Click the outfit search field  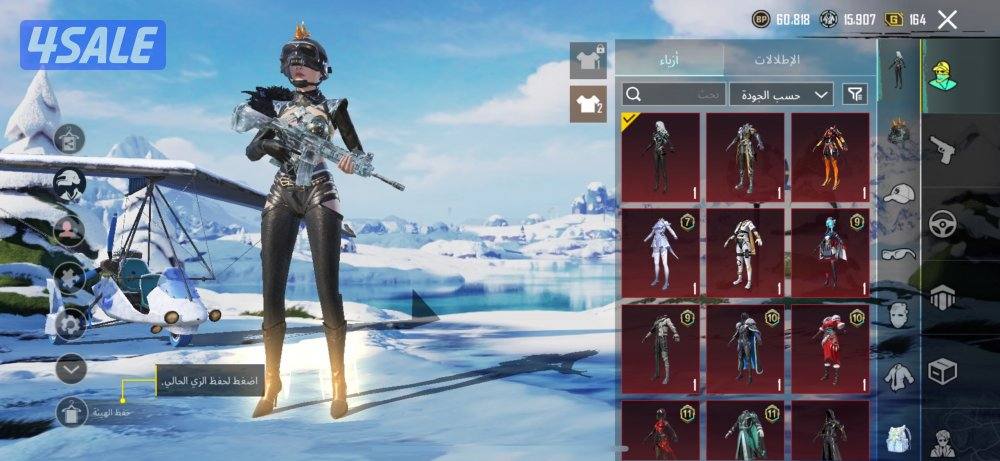point(672,94)
